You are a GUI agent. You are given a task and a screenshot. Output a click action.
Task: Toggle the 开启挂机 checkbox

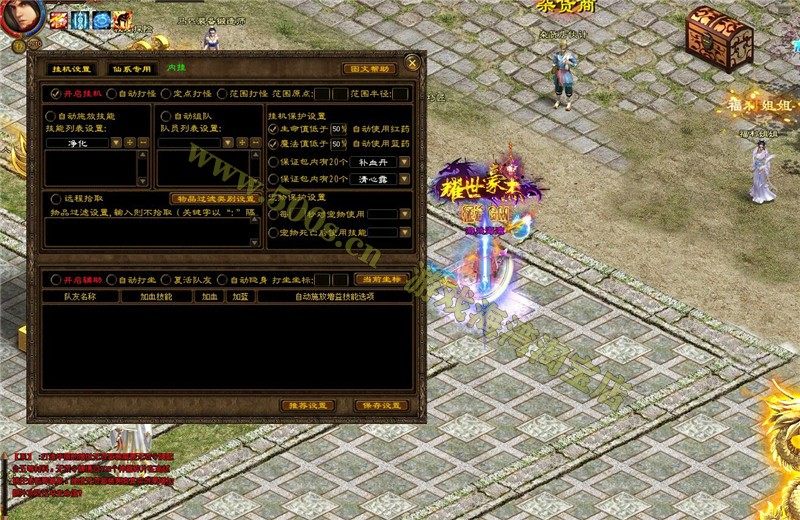pos(56,93)
